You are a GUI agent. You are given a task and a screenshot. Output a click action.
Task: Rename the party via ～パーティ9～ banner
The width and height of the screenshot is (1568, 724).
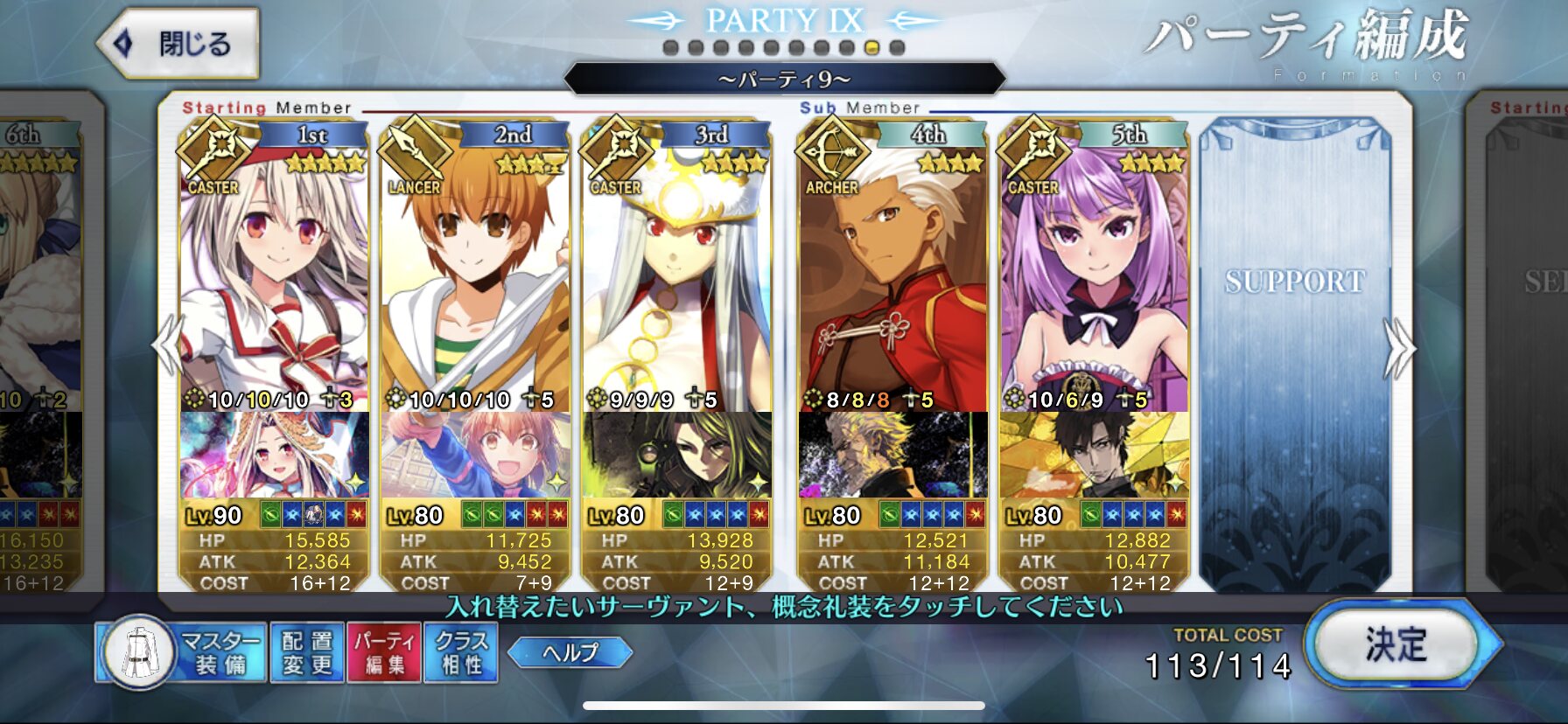784,80
